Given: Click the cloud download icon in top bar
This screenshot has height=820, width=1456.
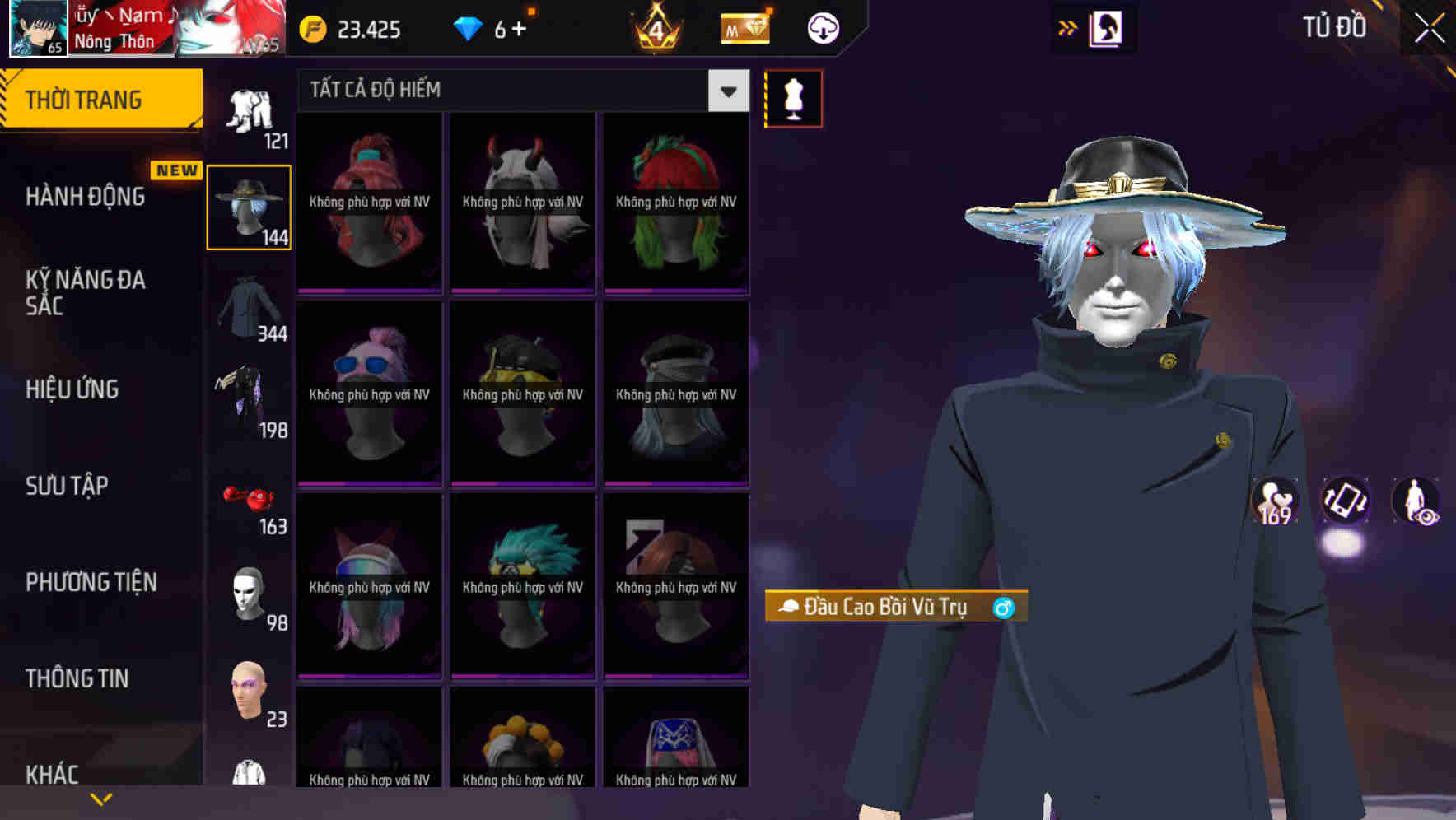Looking at the screenshot, I should [823, 28].
